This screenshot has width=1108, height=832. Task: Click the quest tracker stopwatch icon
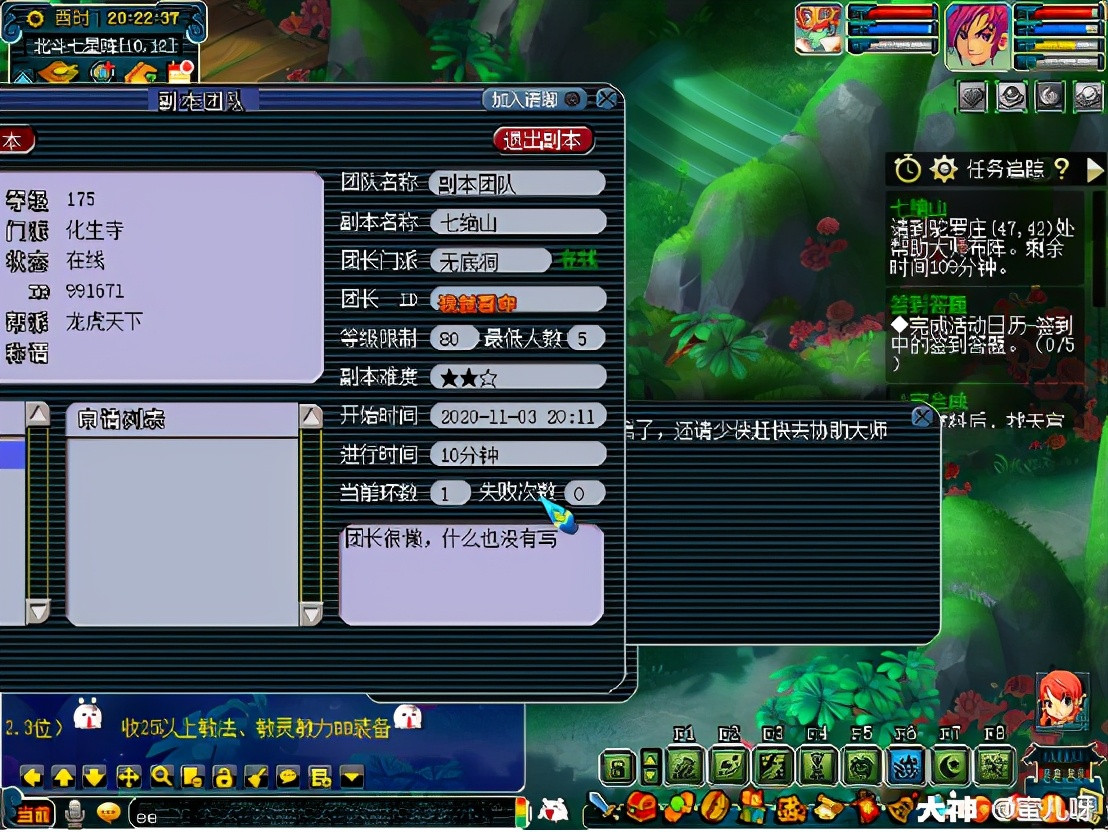[907, 169]
